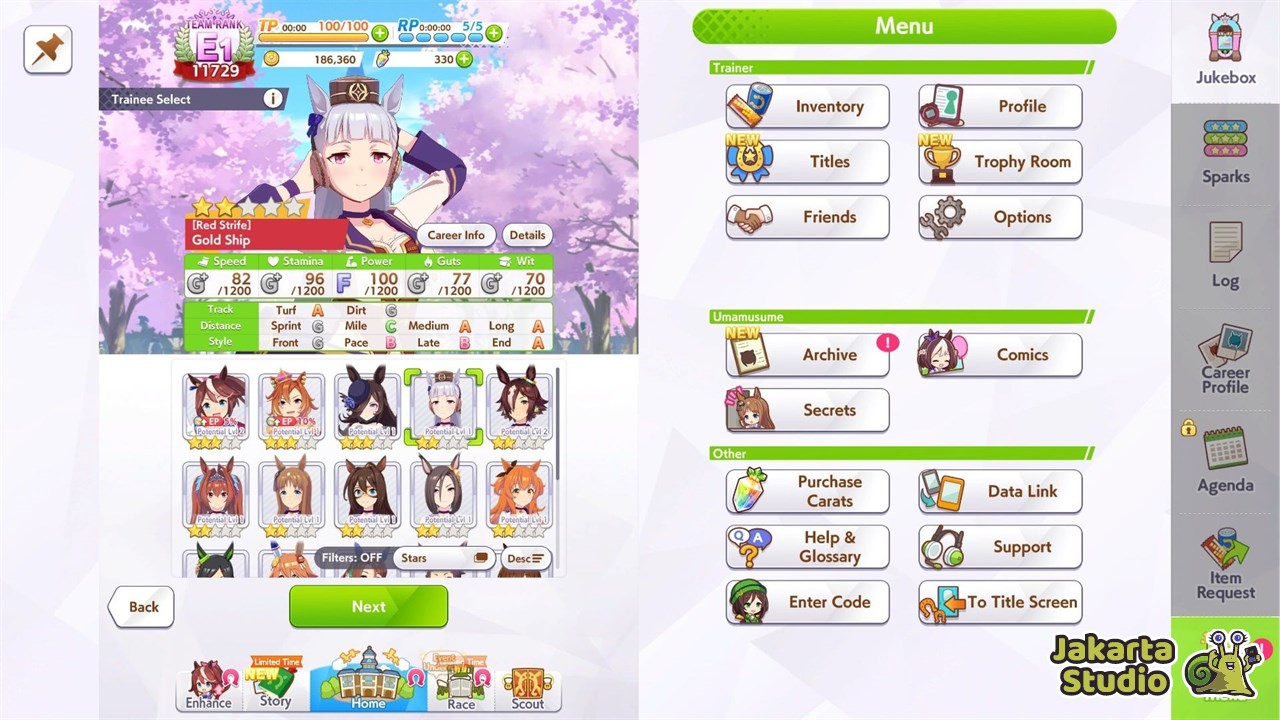The width and height of the screenshot is (1280, 720).
Task: View the Log from the sidebar
Action: (x=1224, y=258)
